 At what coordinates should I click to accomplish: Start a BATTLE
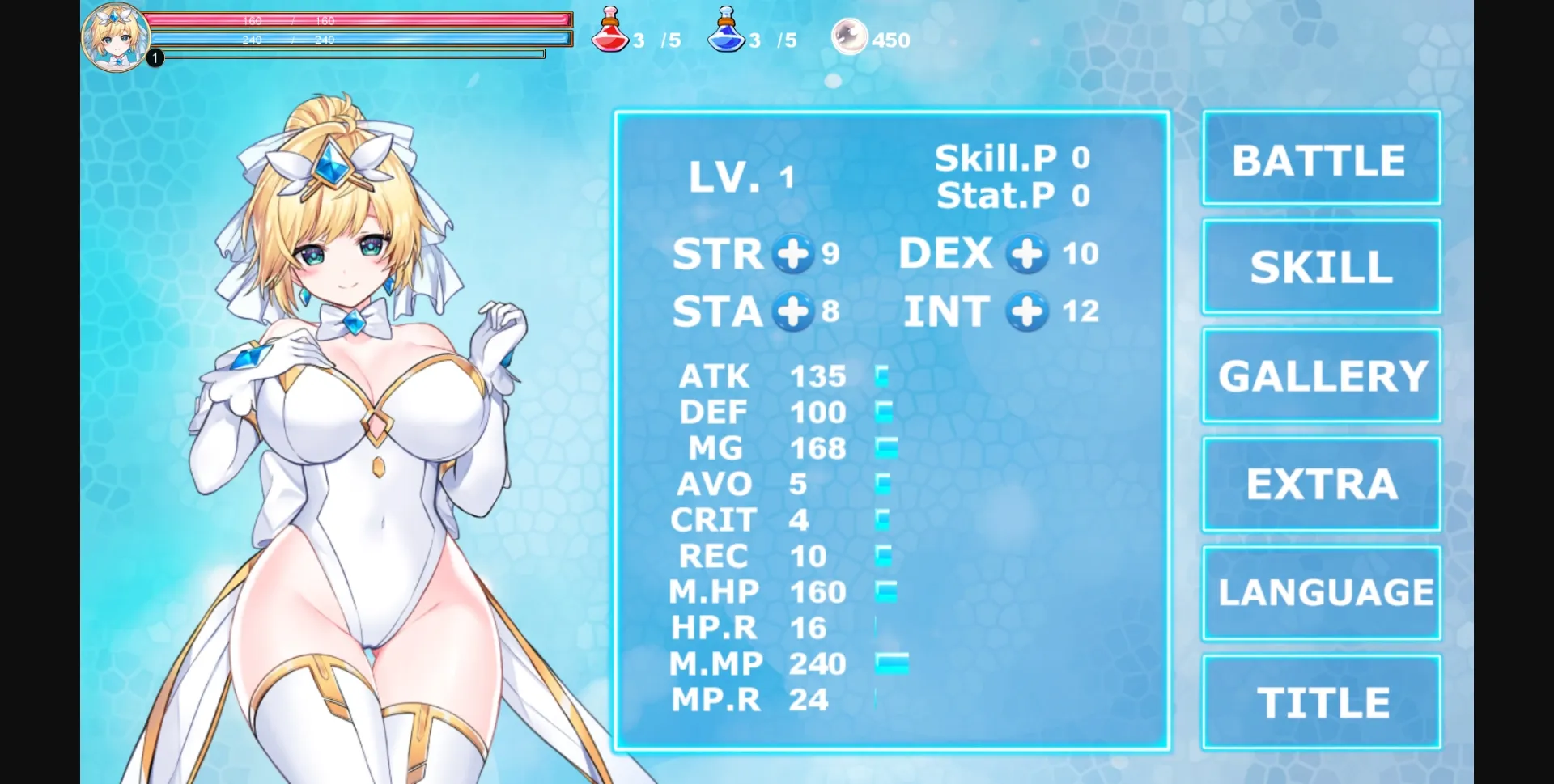click(1319, 159)
